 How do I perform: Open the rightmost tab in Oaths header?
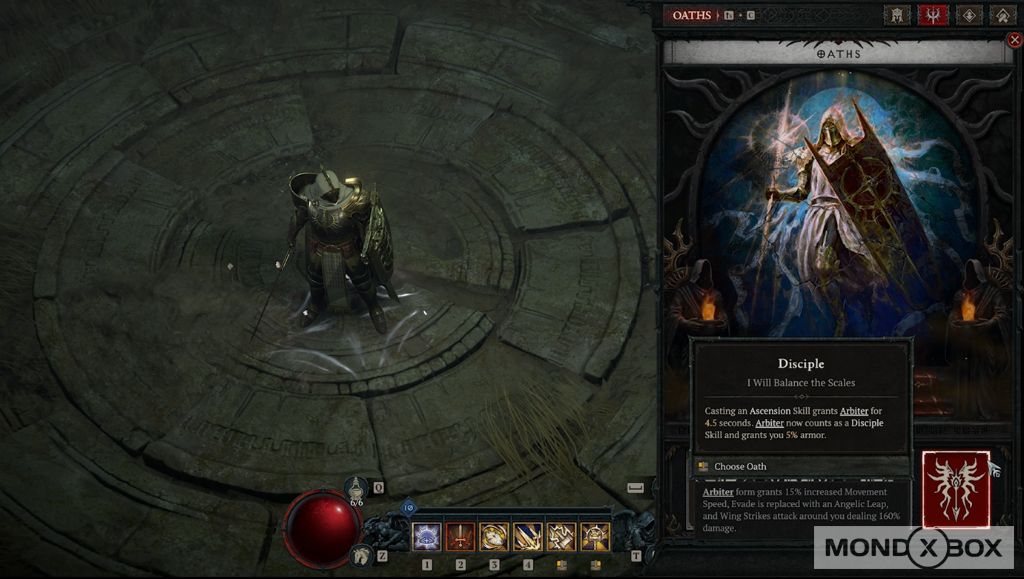[1003, 15]
